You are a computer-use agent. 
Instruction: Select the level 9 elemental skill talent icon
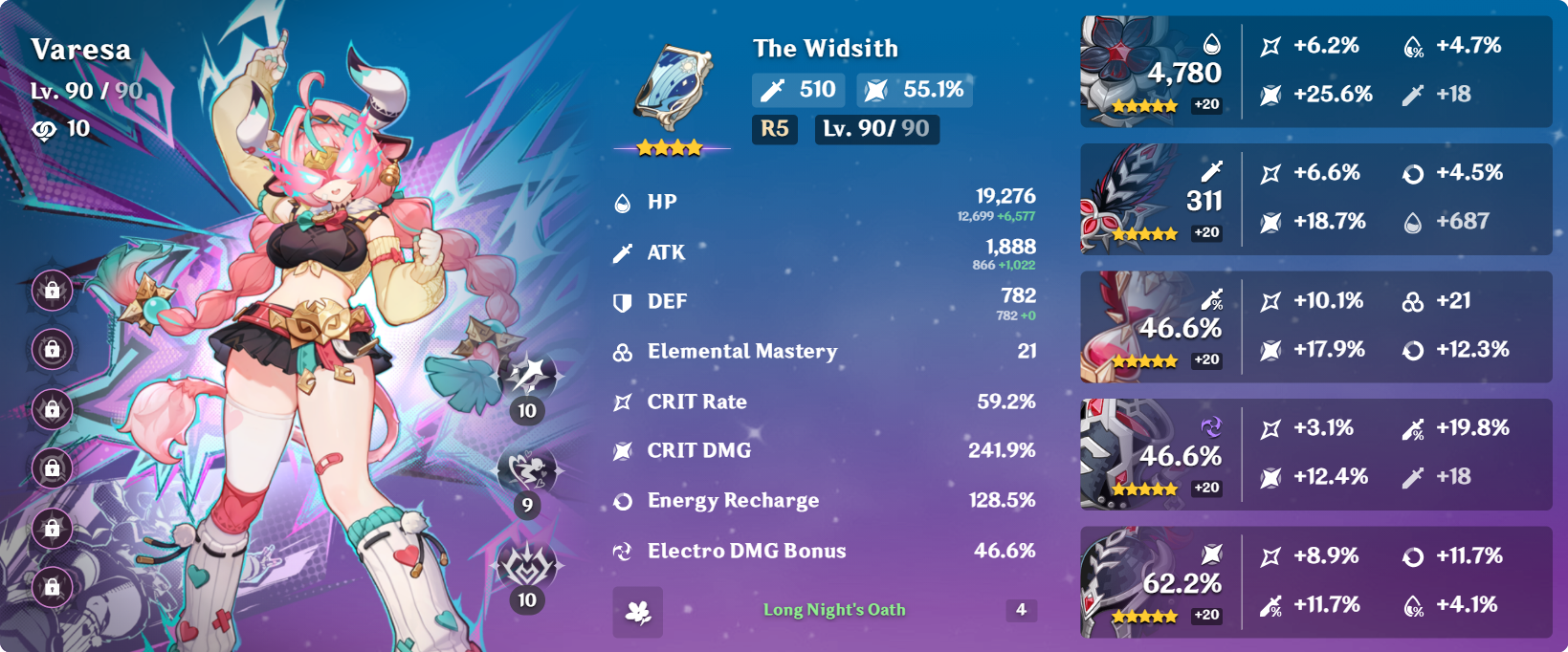(527, 470)
